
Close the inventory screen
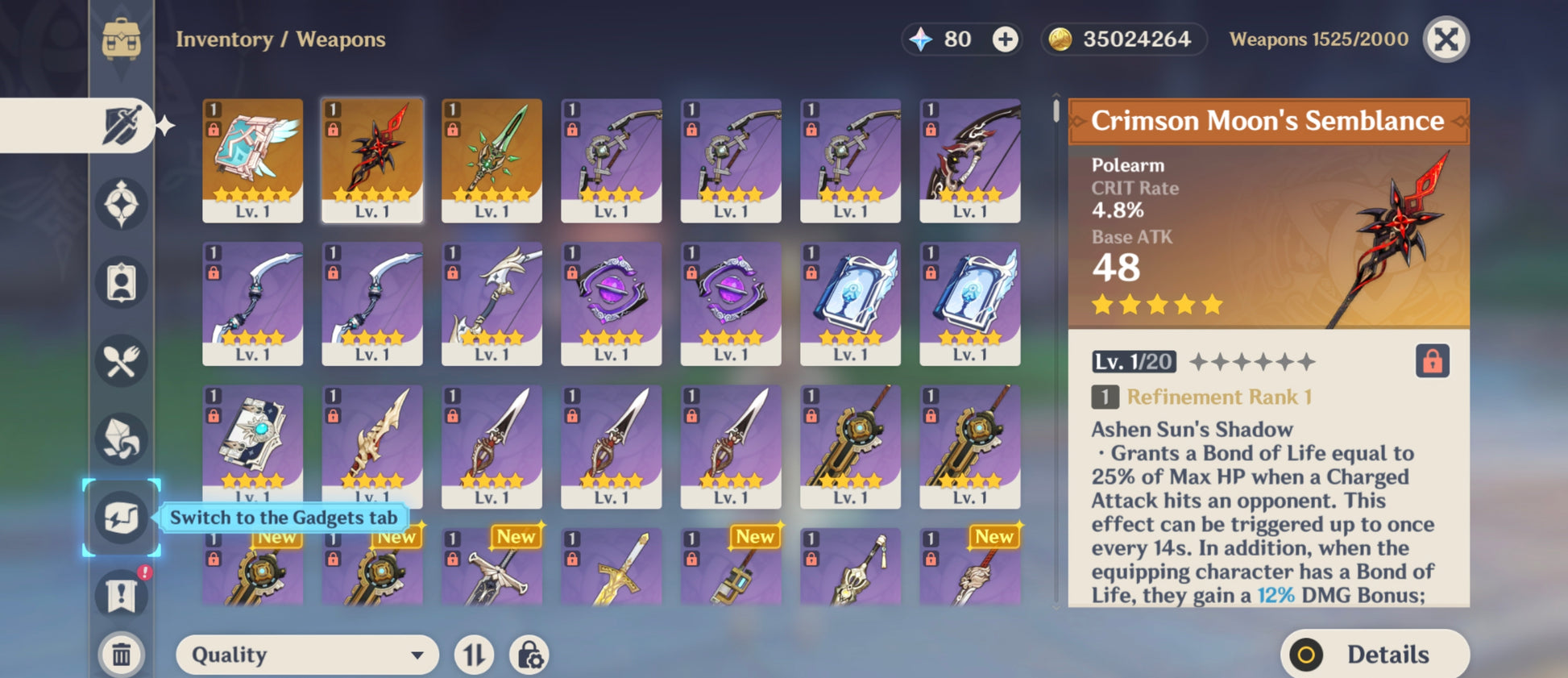[x=1446, y=40]
